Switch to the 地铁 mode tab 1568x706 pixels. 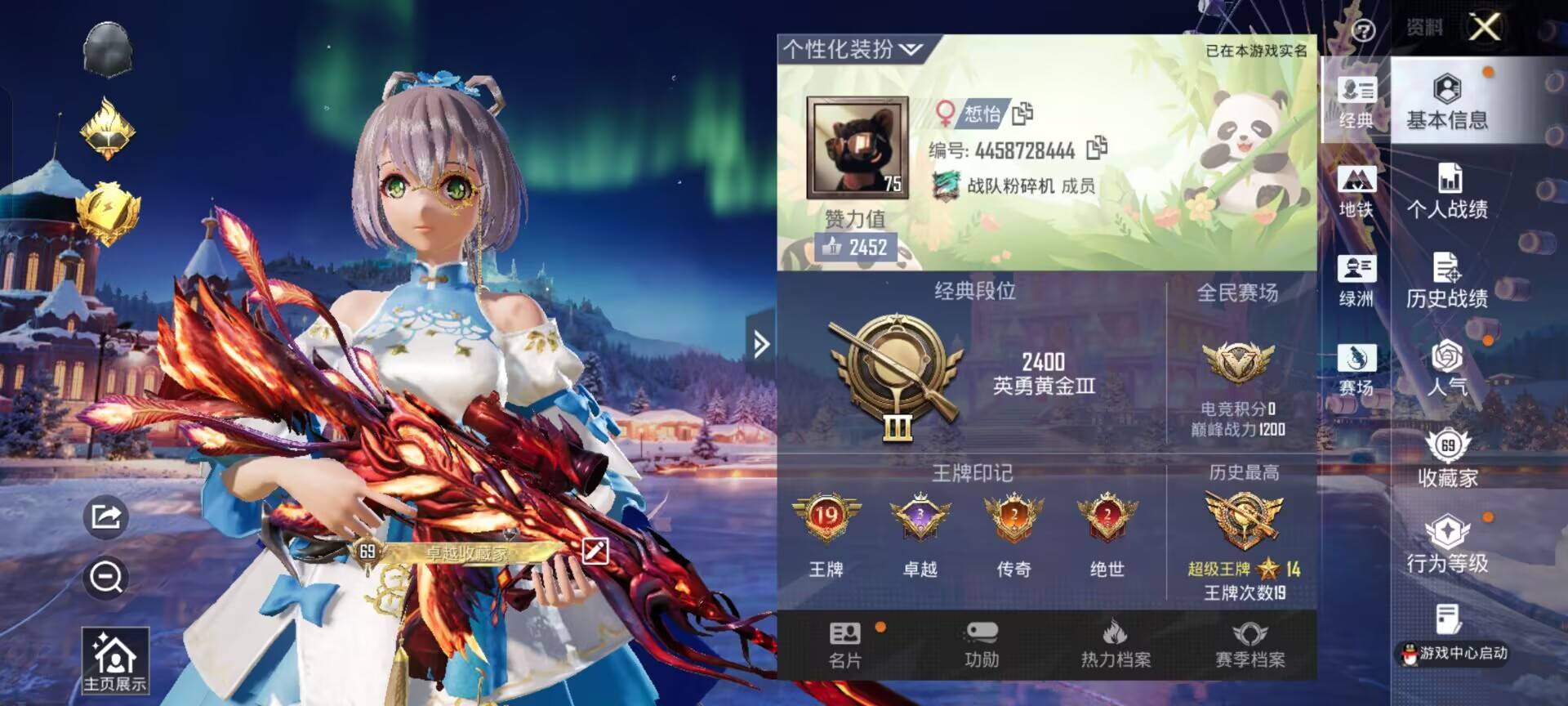tap(1356, 191)
